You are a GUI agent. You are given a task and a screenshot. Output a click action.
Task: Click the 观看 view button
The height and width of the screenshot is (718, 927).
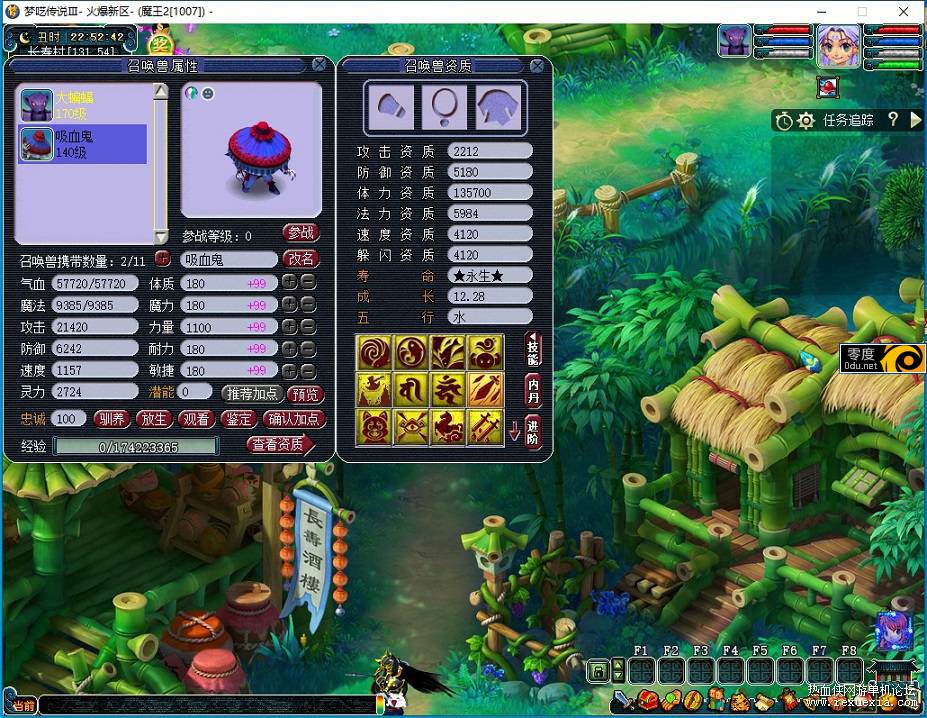pyautogui.click(x=196, y=419)
